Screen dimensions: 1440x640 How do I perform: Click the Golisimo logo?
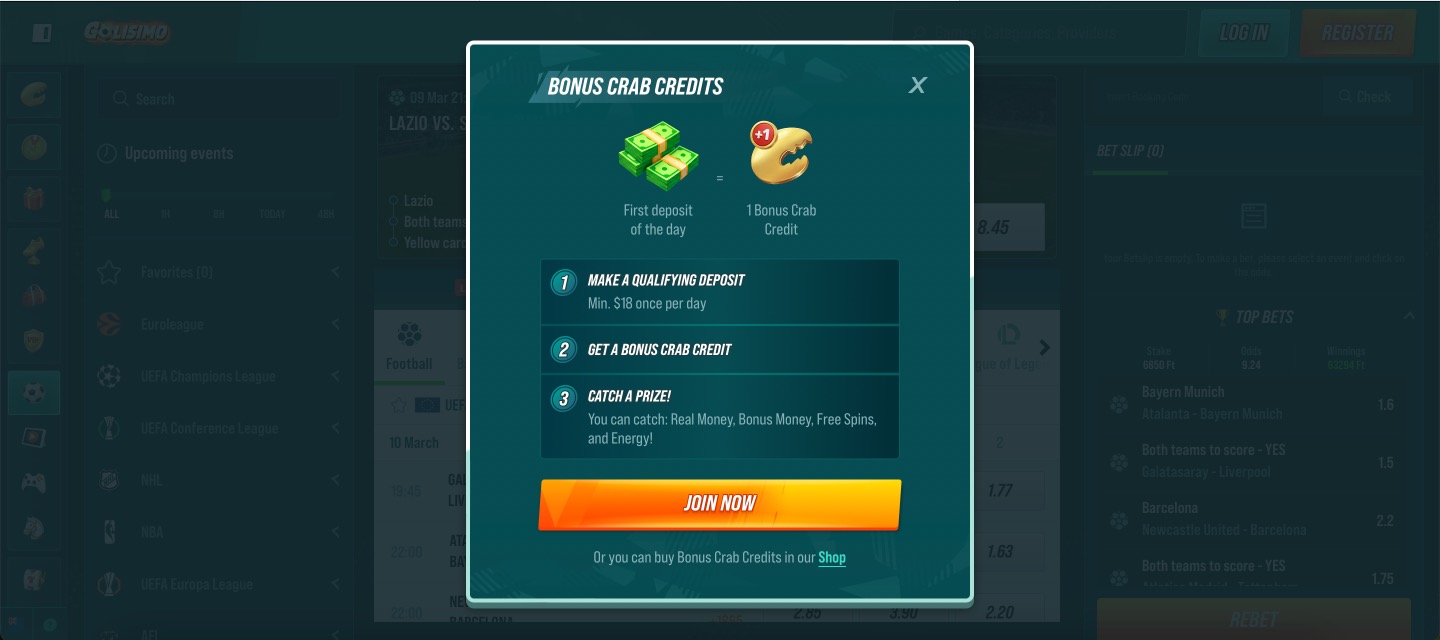coord(127,32)
